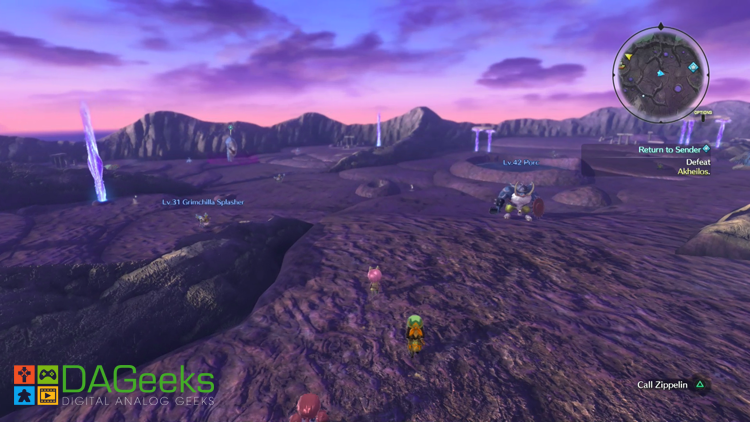Click the Call Zippelin label
This screenshot has height=422, width=750.
(x=662, y=385)
